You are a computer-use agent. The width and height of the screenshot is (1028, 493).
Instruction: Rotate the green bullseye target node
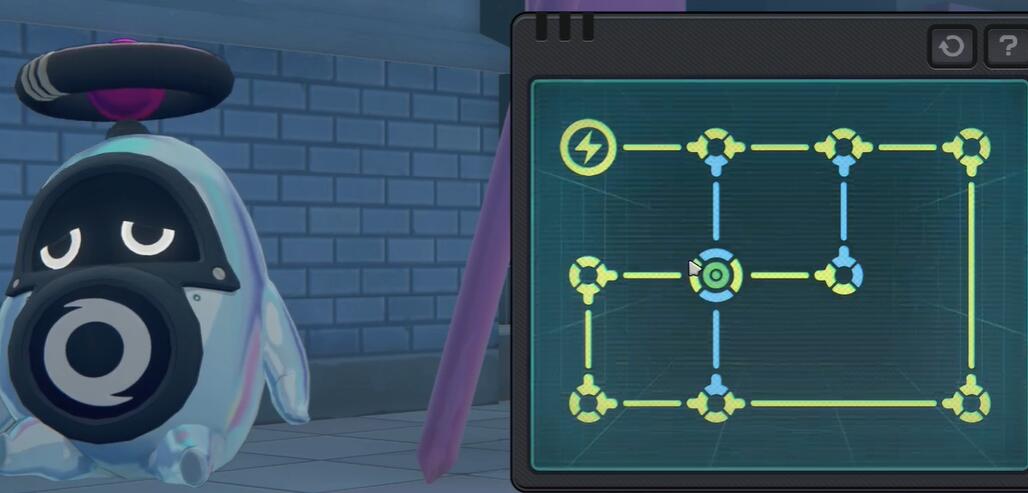click(x=716, y=275)
